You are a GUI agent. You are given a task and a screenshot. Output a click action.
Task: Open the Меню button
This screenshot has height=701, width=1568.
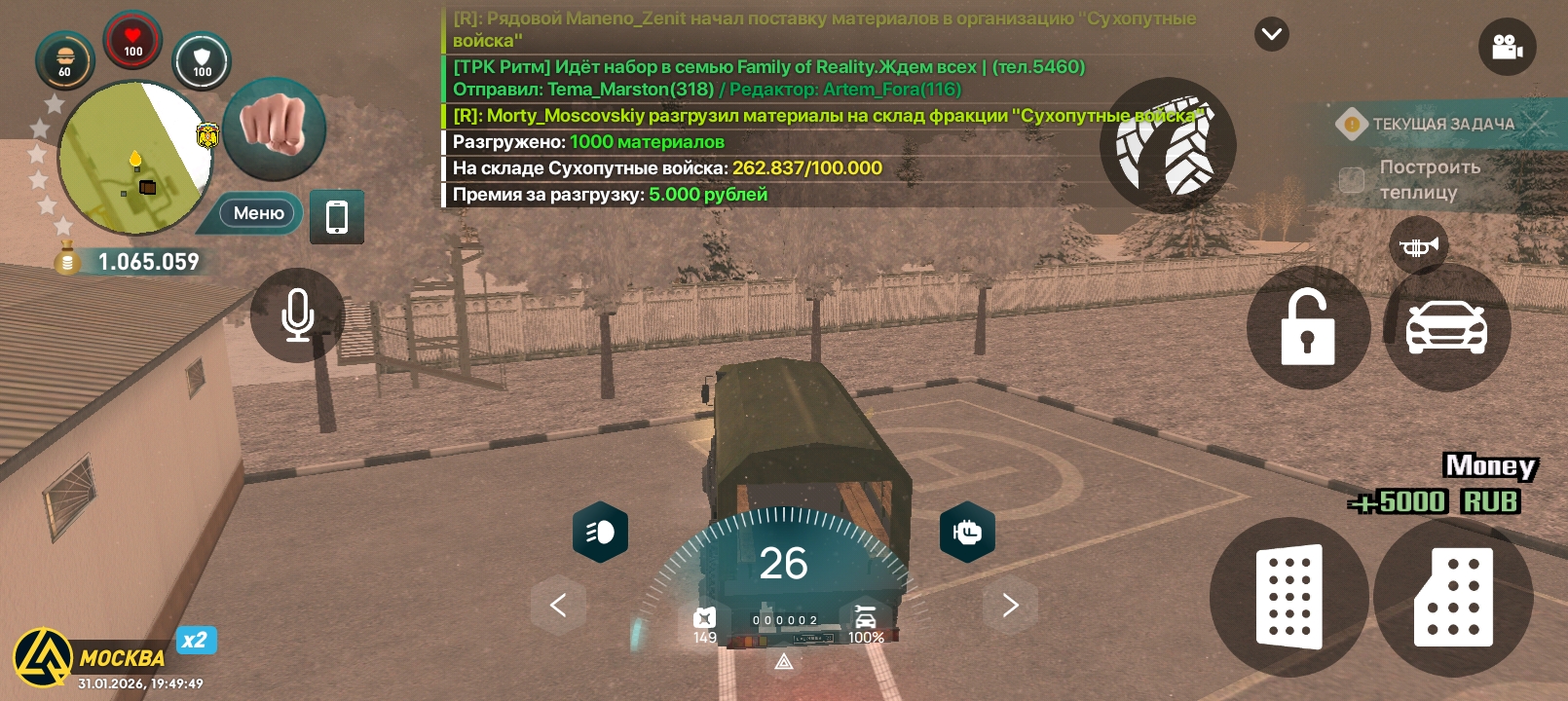click(257, 213)
